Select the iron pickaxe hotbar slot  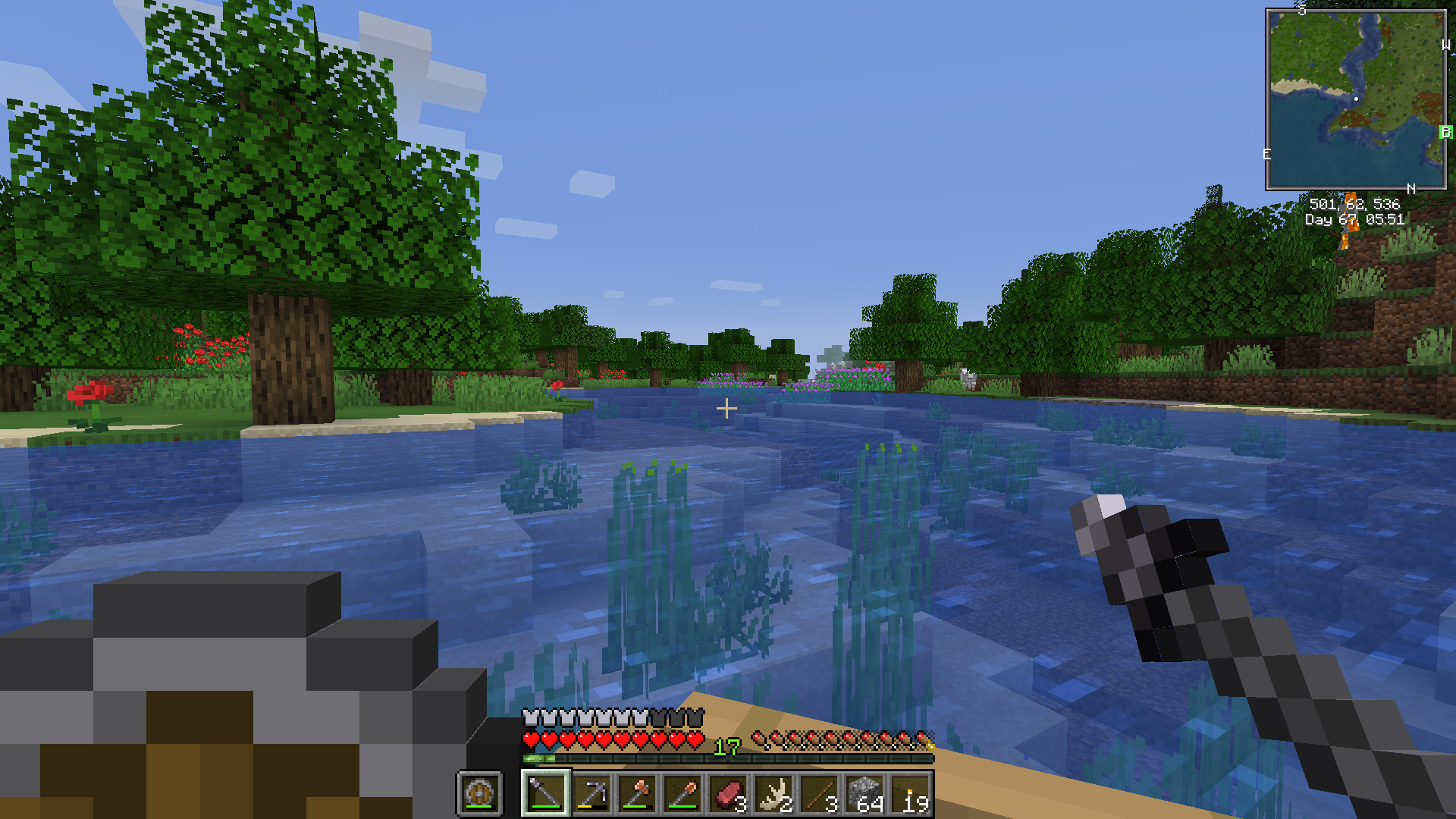591,793
